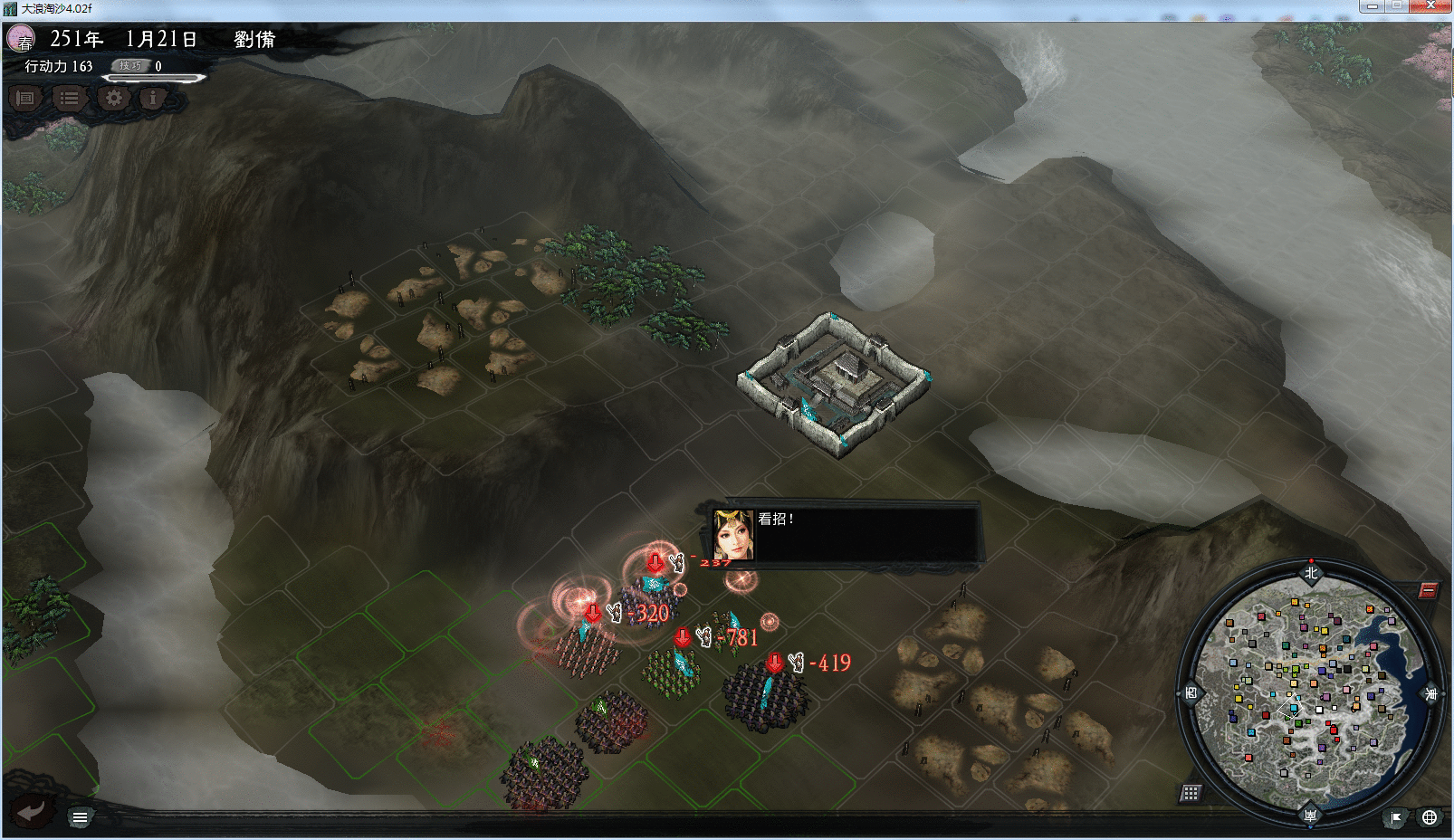Click the spring season 春 emblem

(x=21, y=39)
